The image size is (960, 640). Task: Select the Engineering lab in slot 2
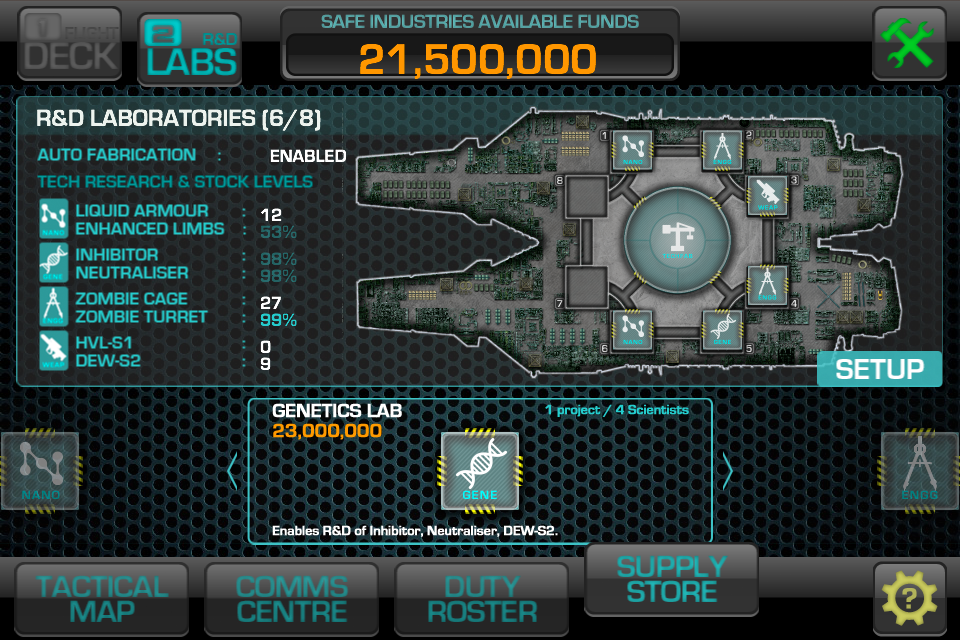click(723, 151)
